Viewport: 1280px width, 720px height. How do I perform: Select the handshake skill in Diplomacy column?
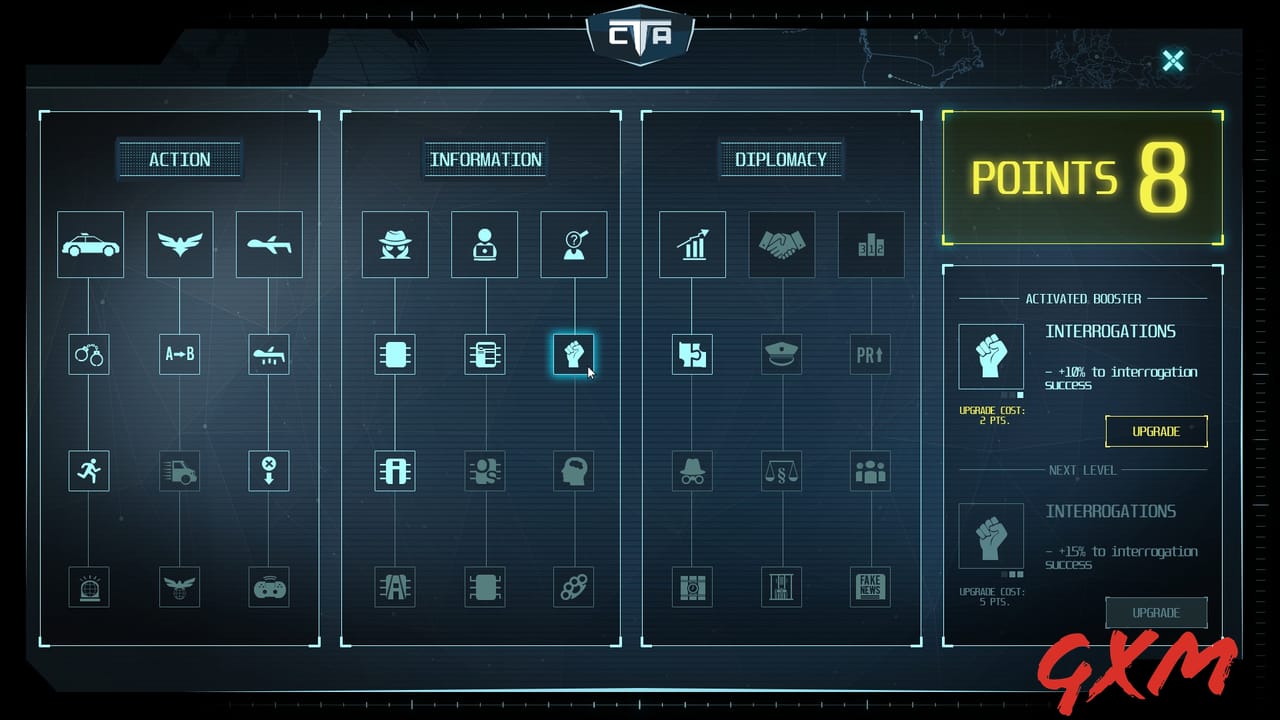coord(782,244)
